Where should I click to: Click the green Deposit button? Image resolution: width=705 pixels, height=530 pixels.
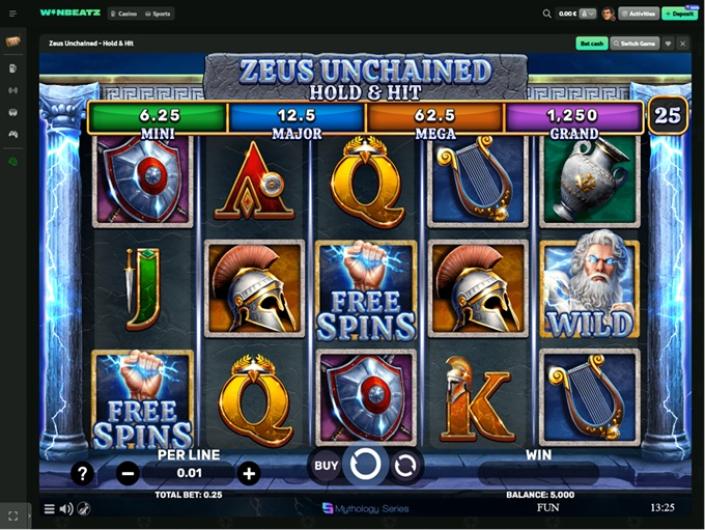pos(681,14)
